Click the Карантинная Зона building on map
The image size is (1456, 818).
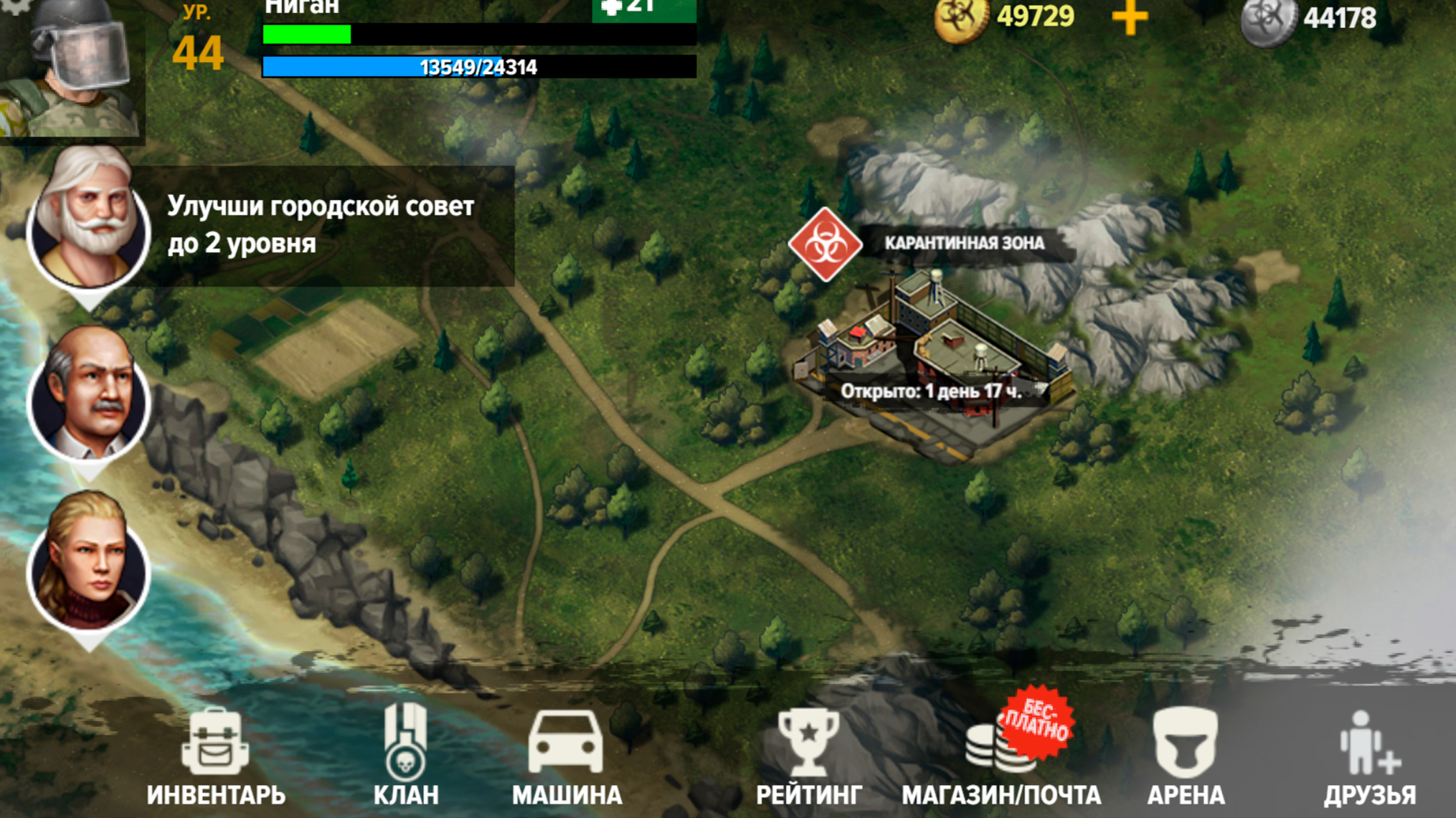click(x=932, y=351)
